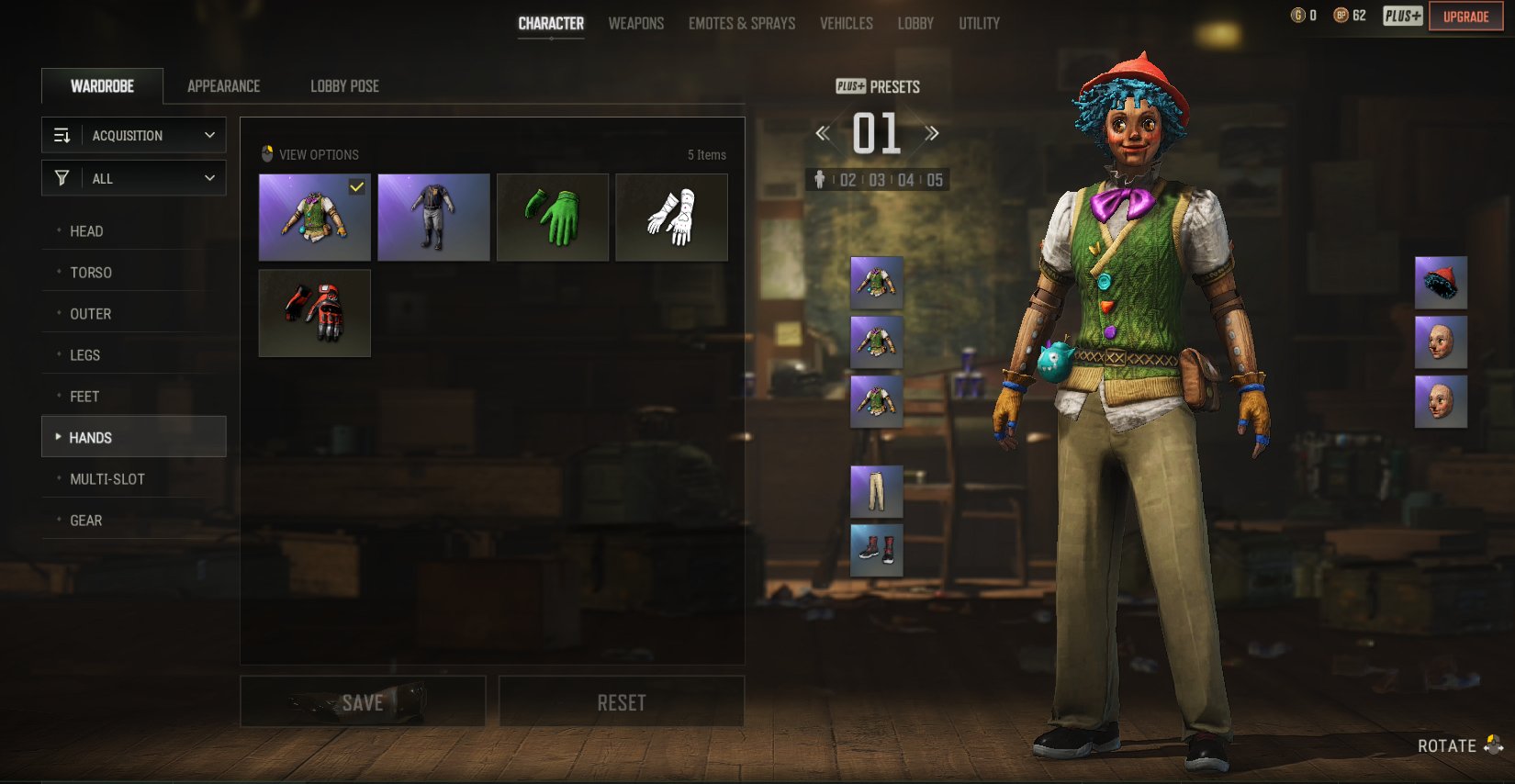1515x784 pixels.
Task: Select the equipped khaki pants slot
Action: point(876,491)
